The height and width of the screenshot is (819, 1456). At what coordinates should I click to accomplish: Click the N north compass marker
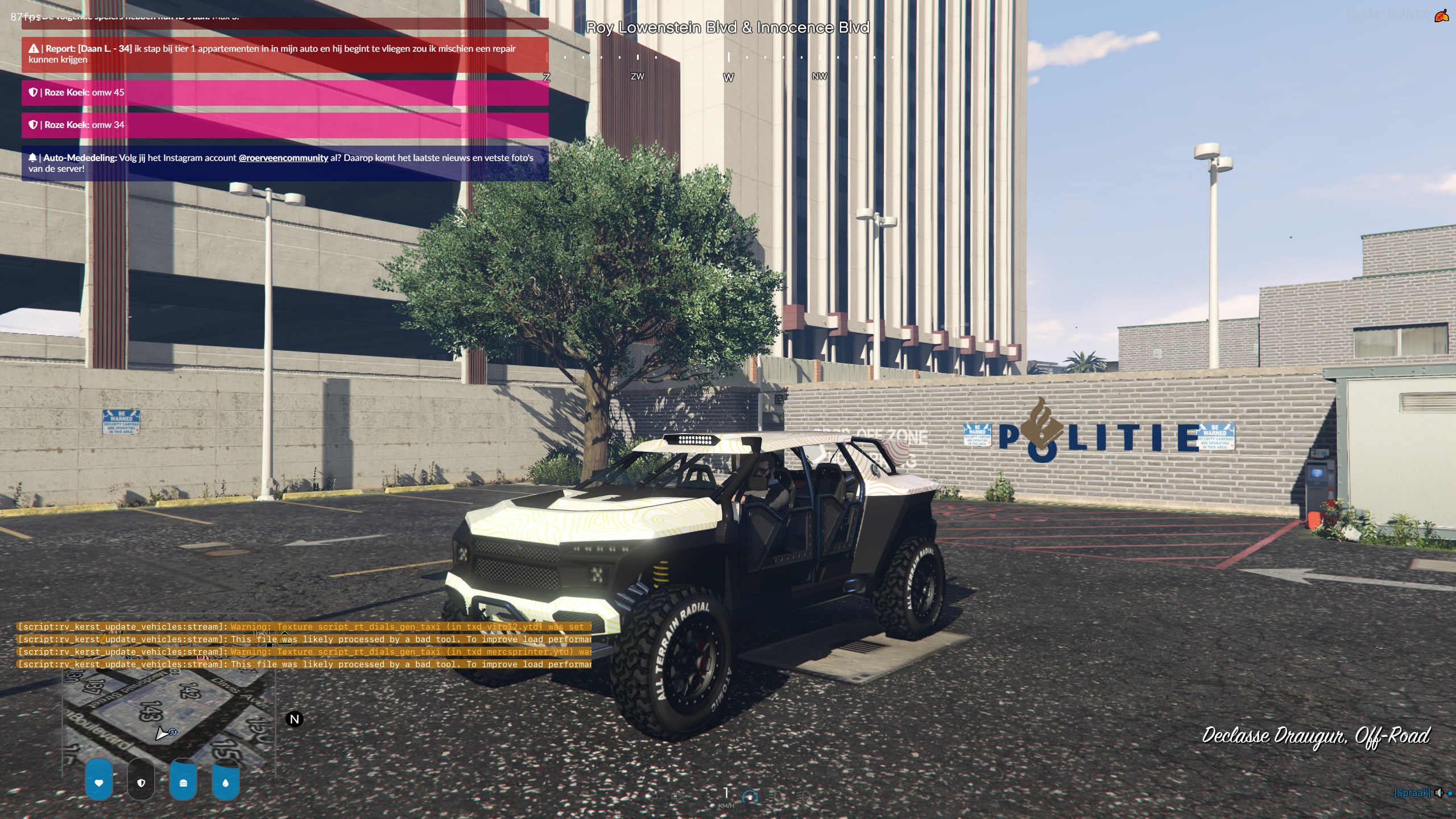[x=295, y=719]
